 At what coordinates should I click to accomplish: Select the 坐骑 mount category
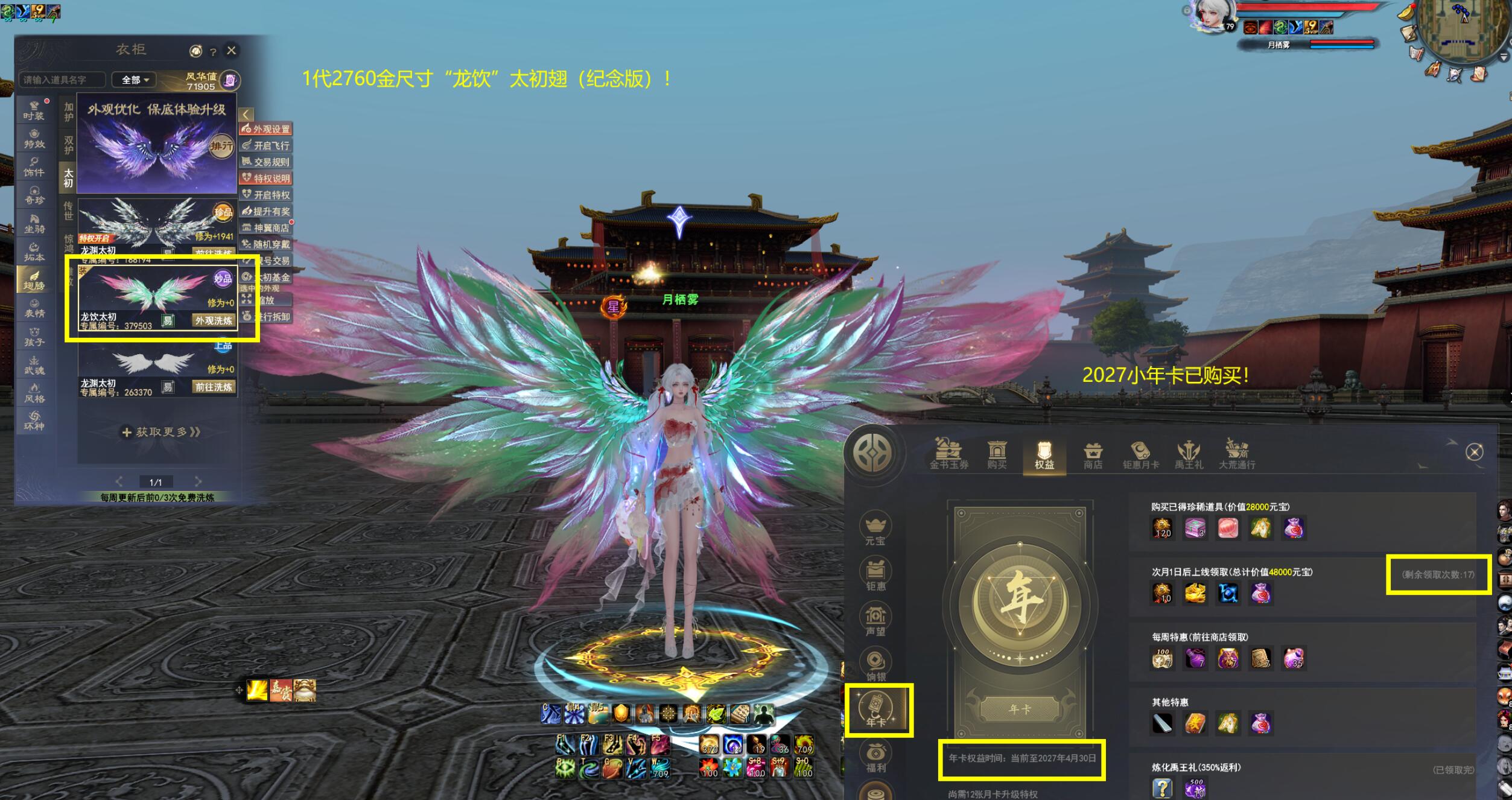pos(34,224)
